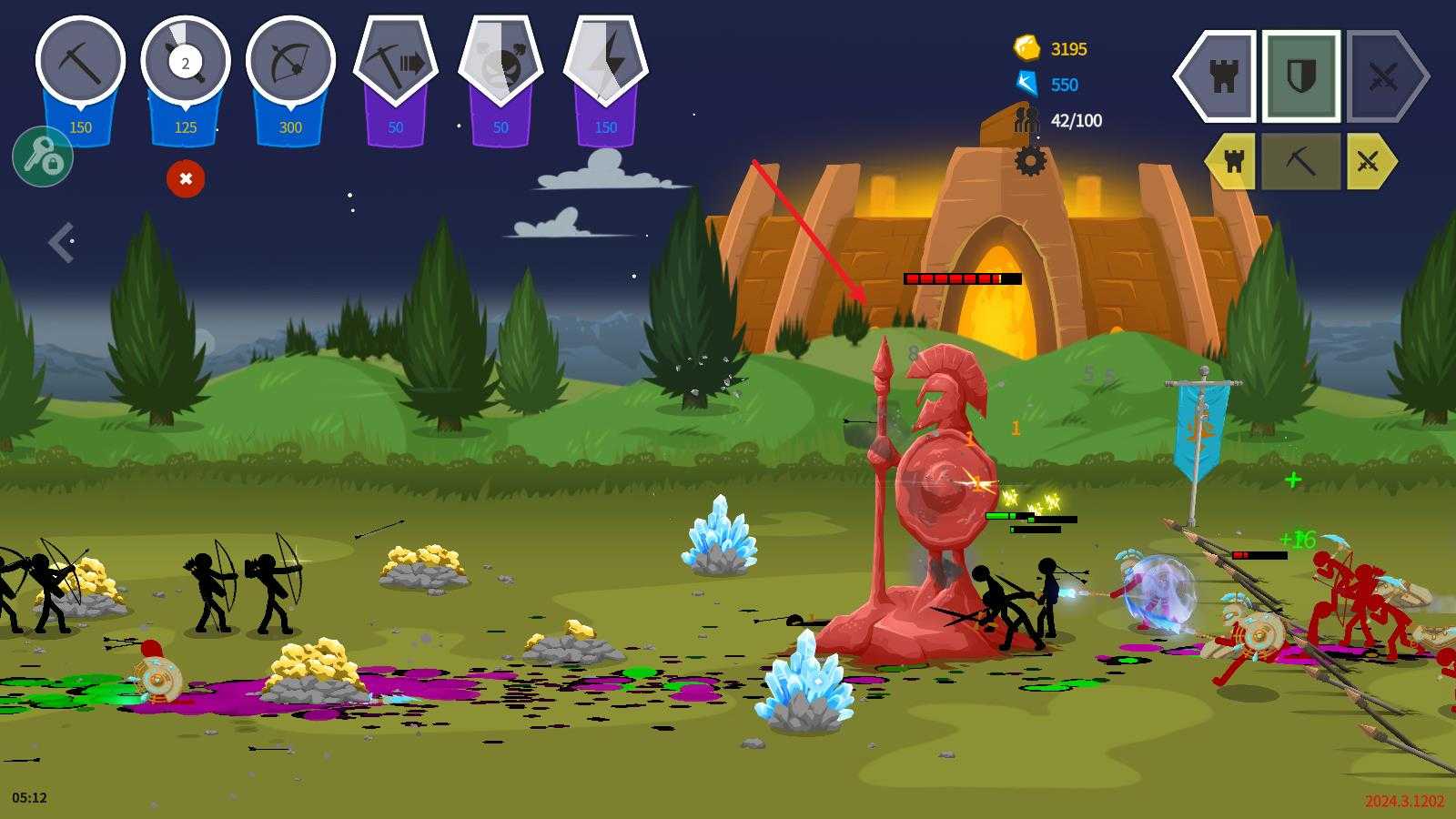Click the yellow crossed swords miner command

[1368, 162]
